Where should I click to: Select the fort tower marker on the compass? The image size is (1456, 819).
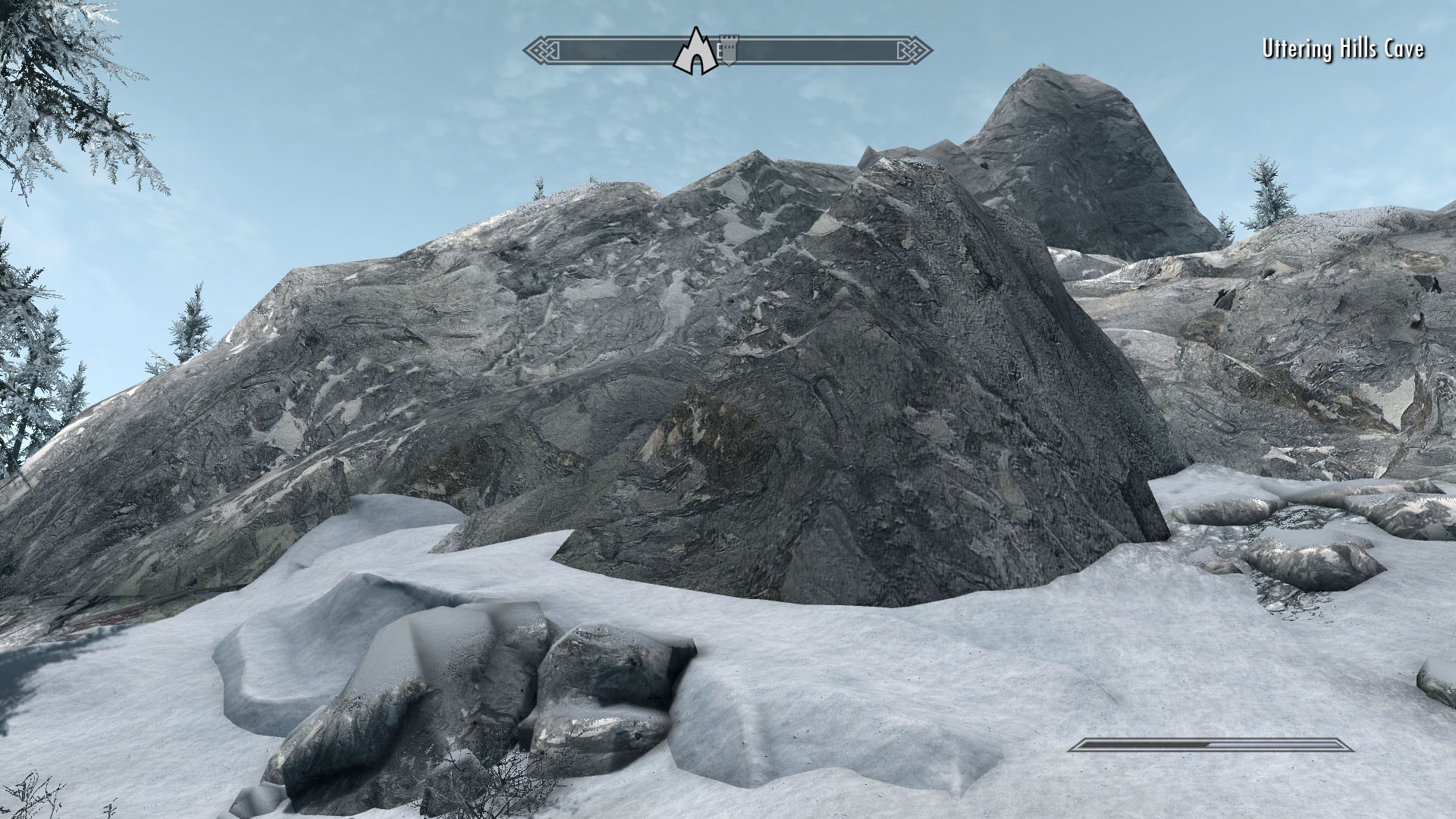point(729,49)
